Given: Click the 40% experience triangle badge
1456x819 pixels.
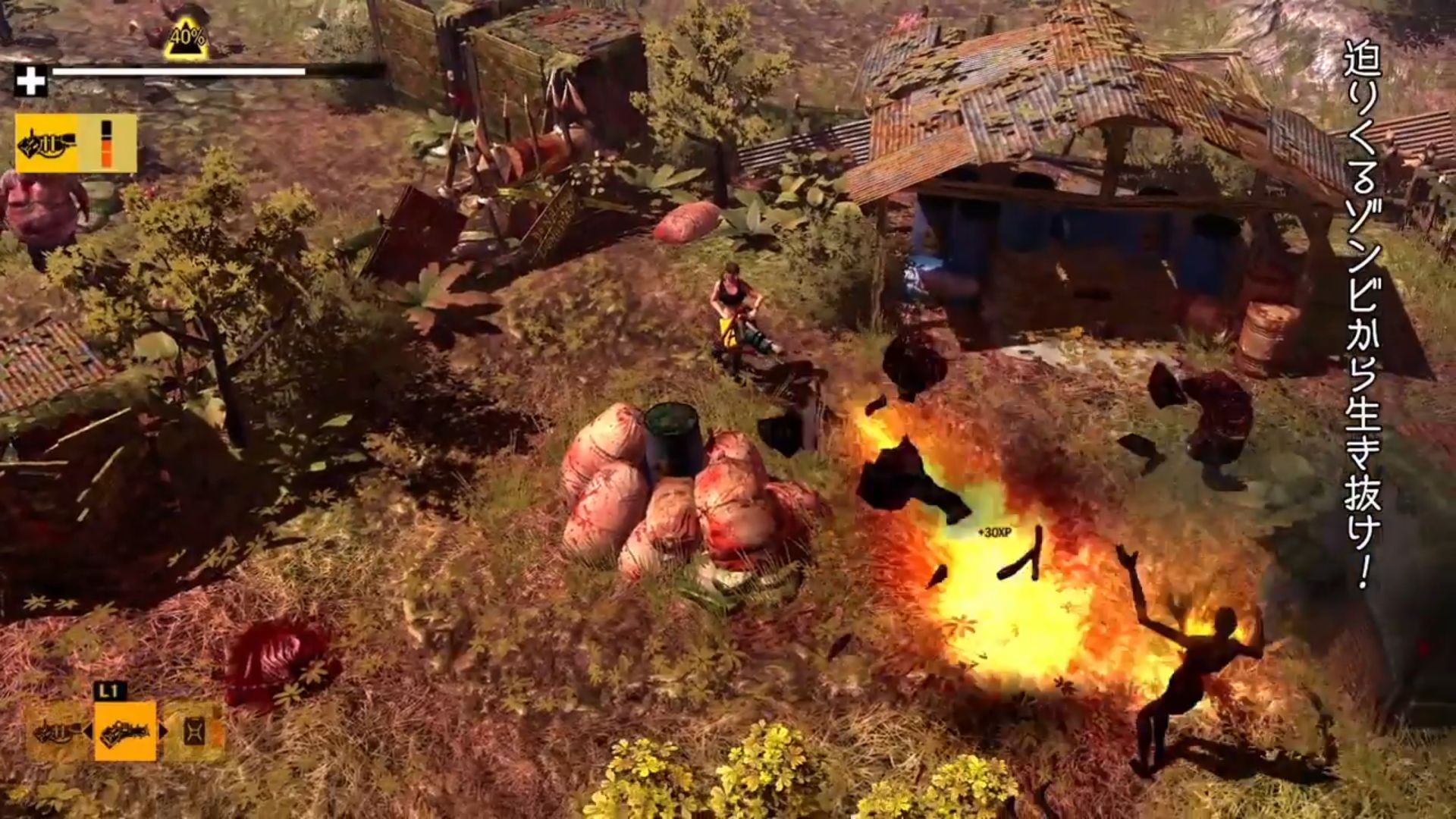Looking at the screenshot, I should coord(188,39).
